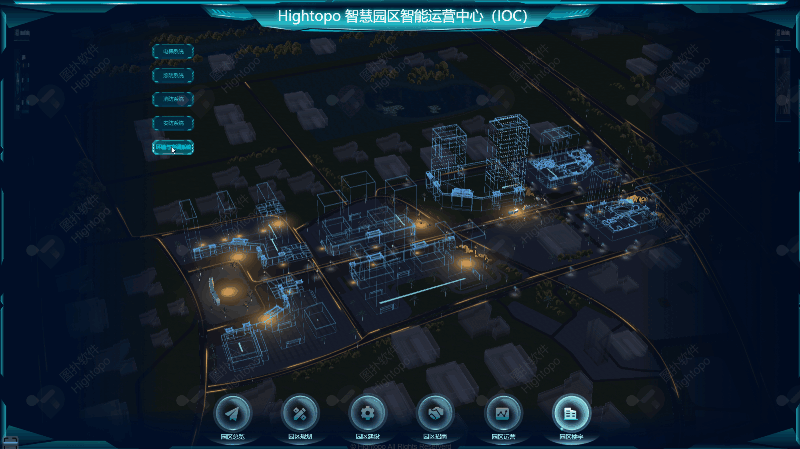Click the 电梯系统 system button
Viewport: 800px width, 449px height.
173,51
